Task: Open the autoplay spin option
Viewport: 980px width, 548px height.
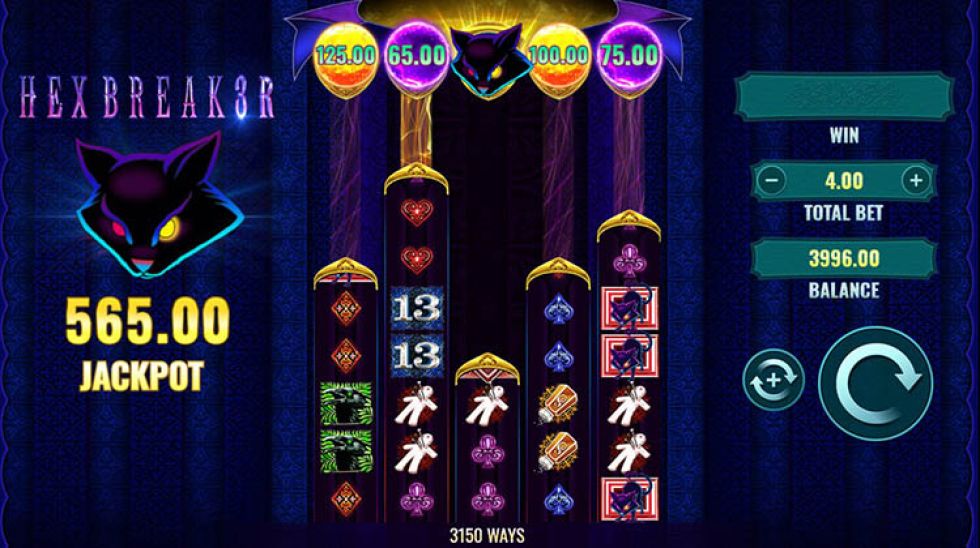Action: click(773, 381)
